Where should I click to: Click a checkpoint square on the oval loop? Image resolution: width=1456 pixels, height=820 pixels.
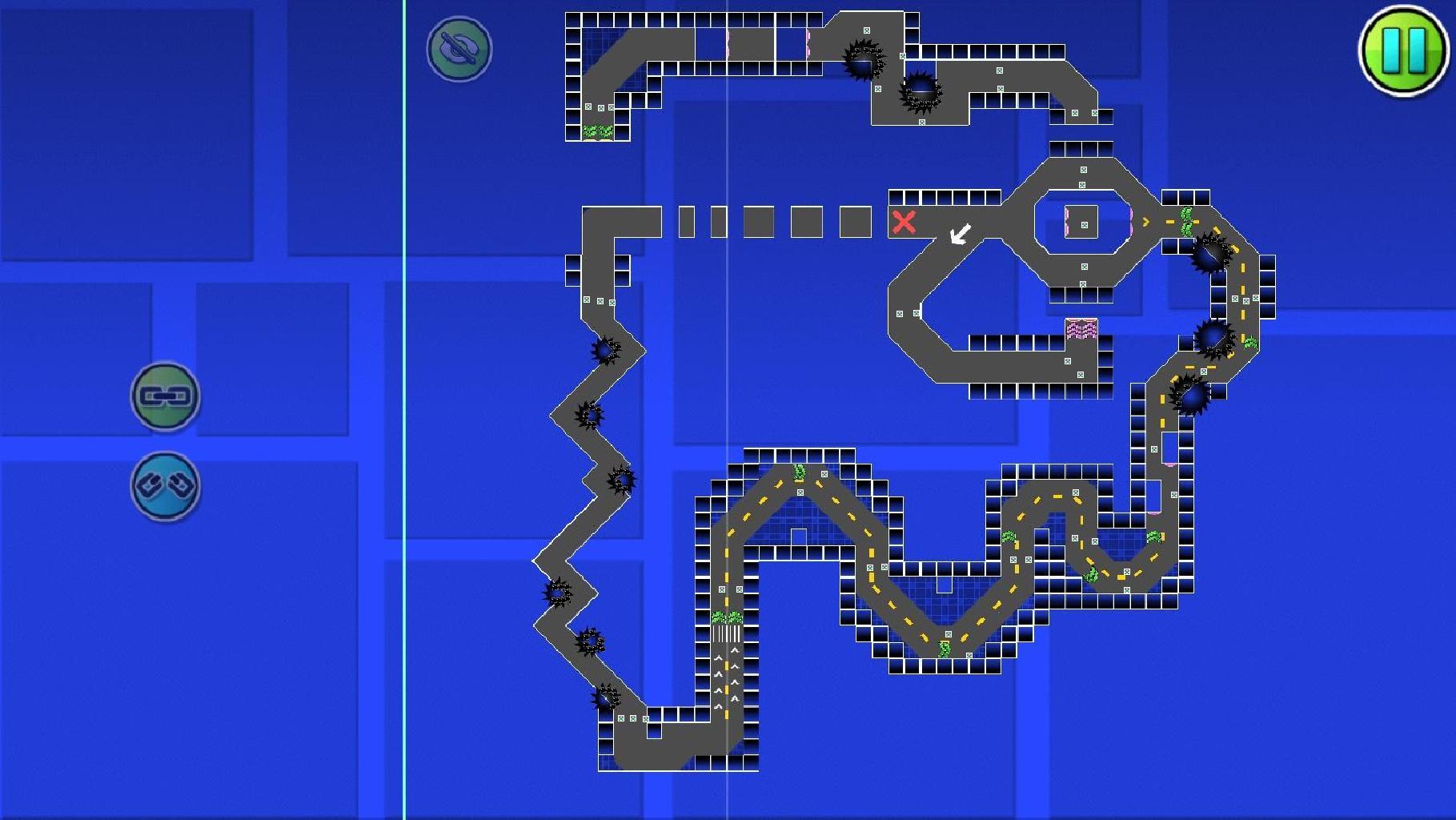click(1085, 170)
